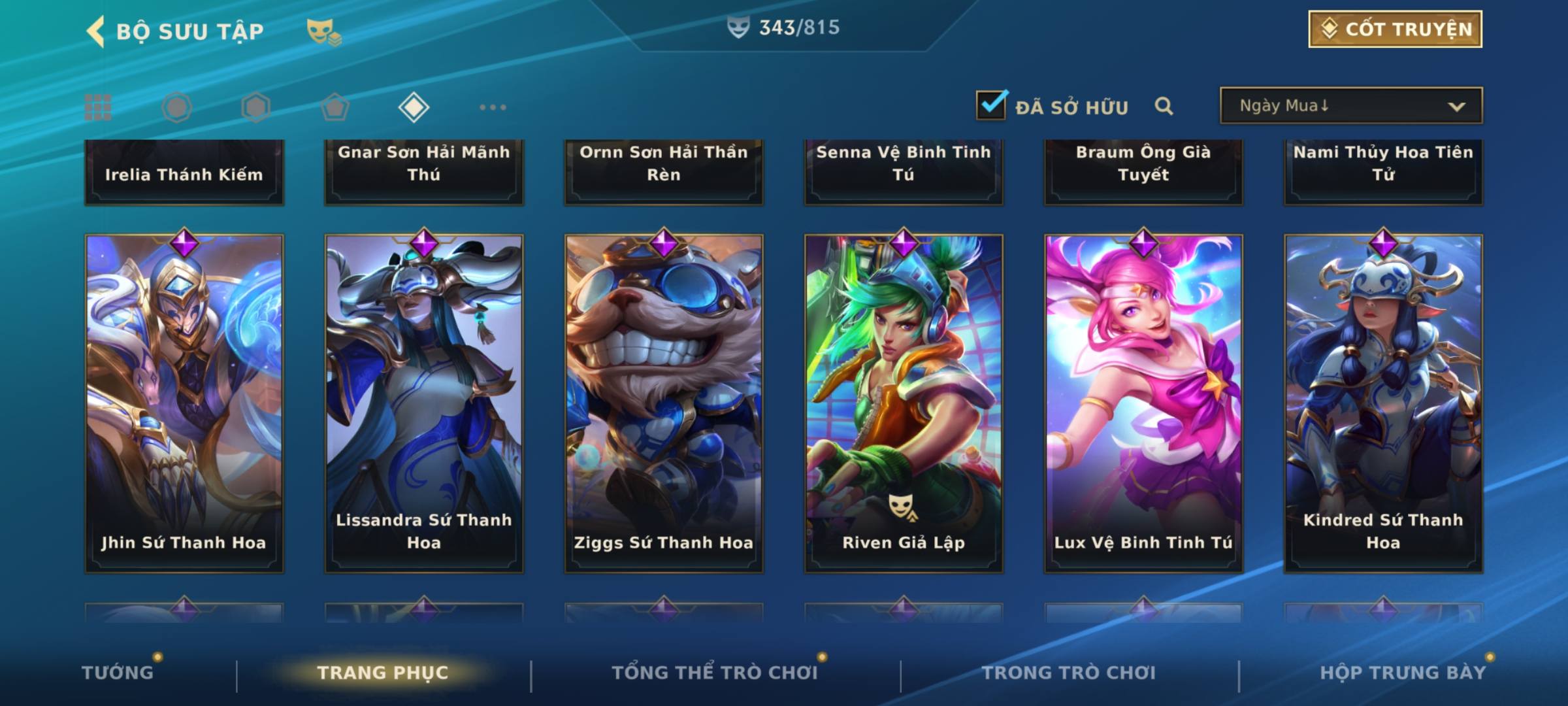Open the Cốt Truyện button

pyautogui.click(x=1395, y=29)
